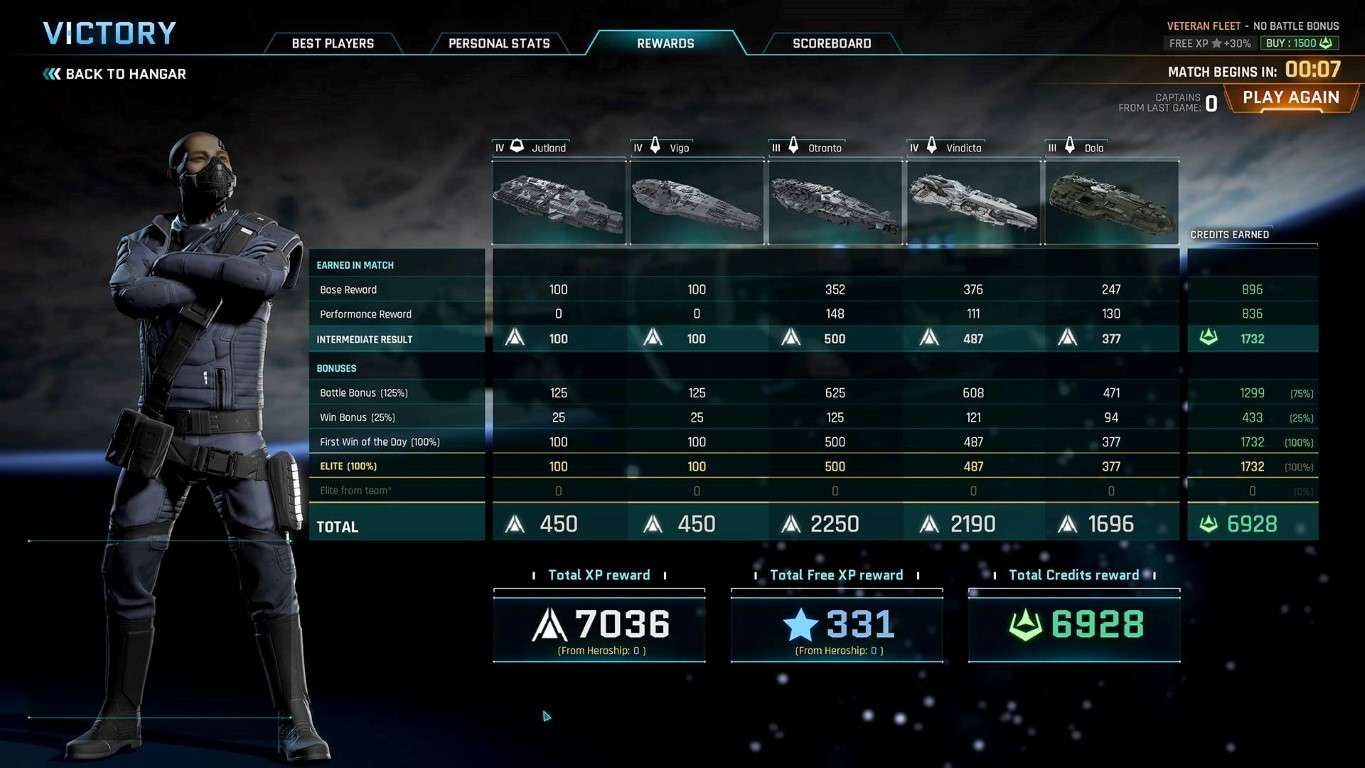This screenshot has width=1365, height=768.
Task: Select the Rewards tab
Action: click(x=665, y=43)
